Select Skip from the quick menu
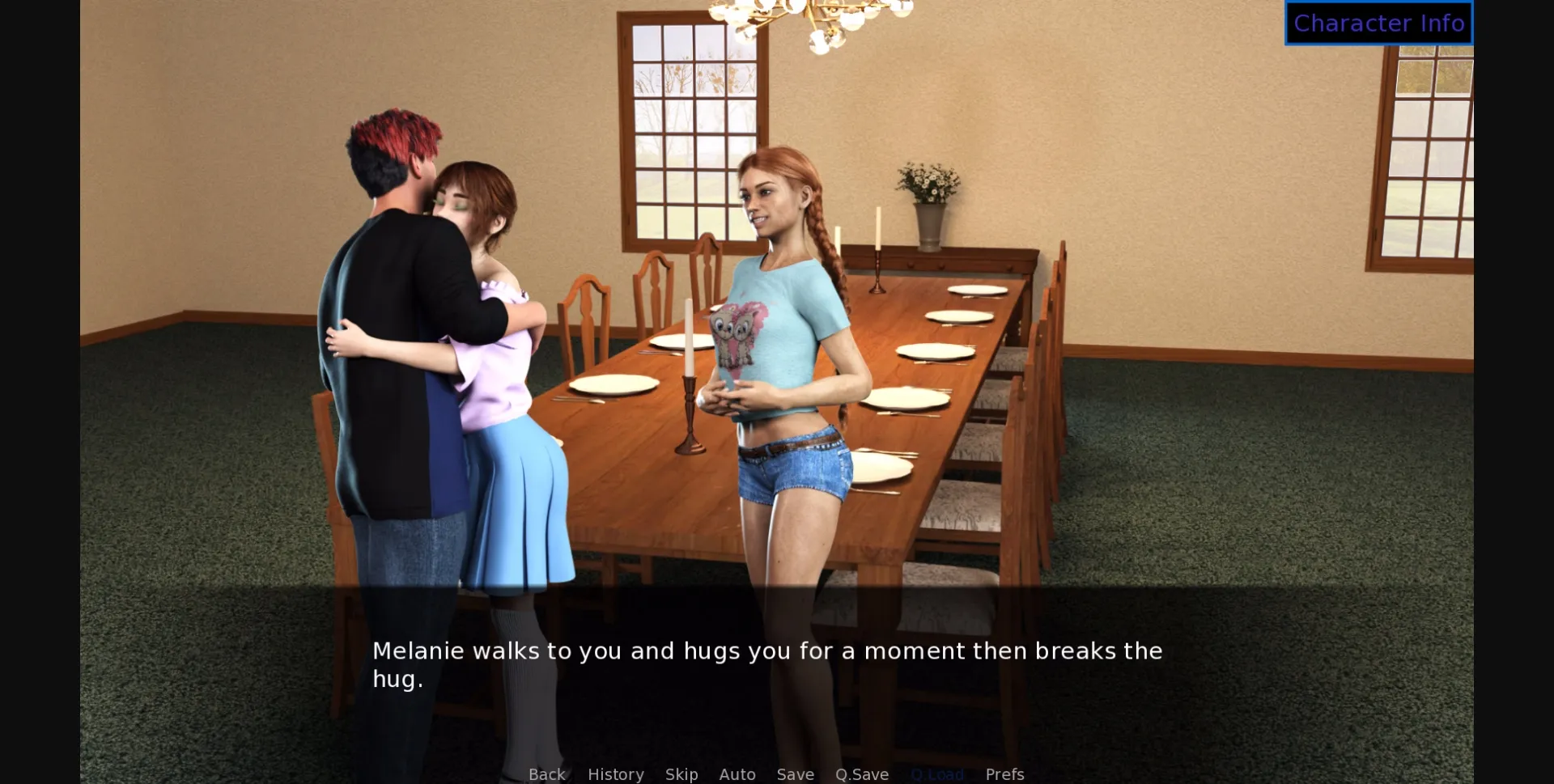 (x=681, y=773)
